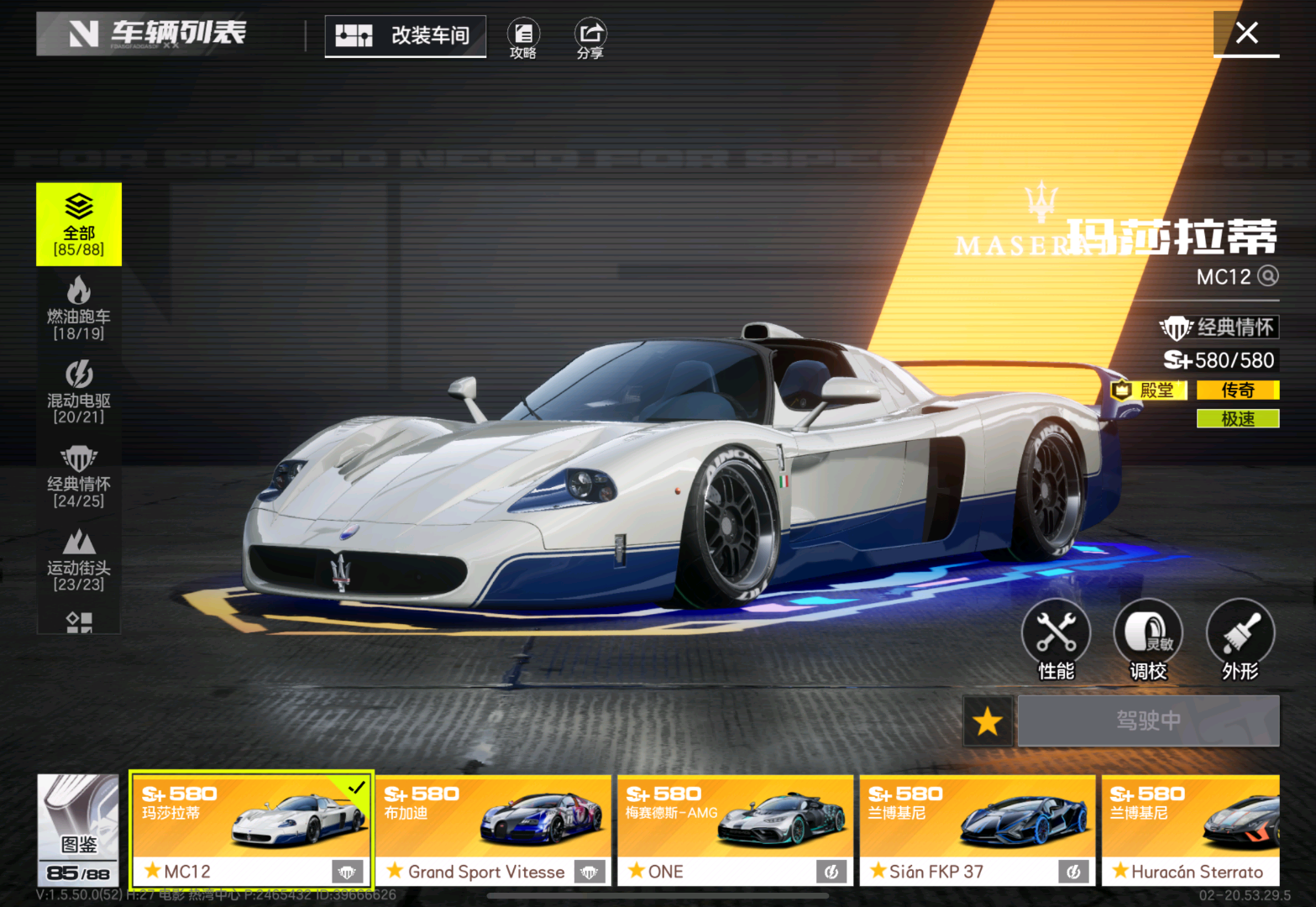Inspect the MC12 magnifier icon
1316x907 pixels.
pos(1268,276)
